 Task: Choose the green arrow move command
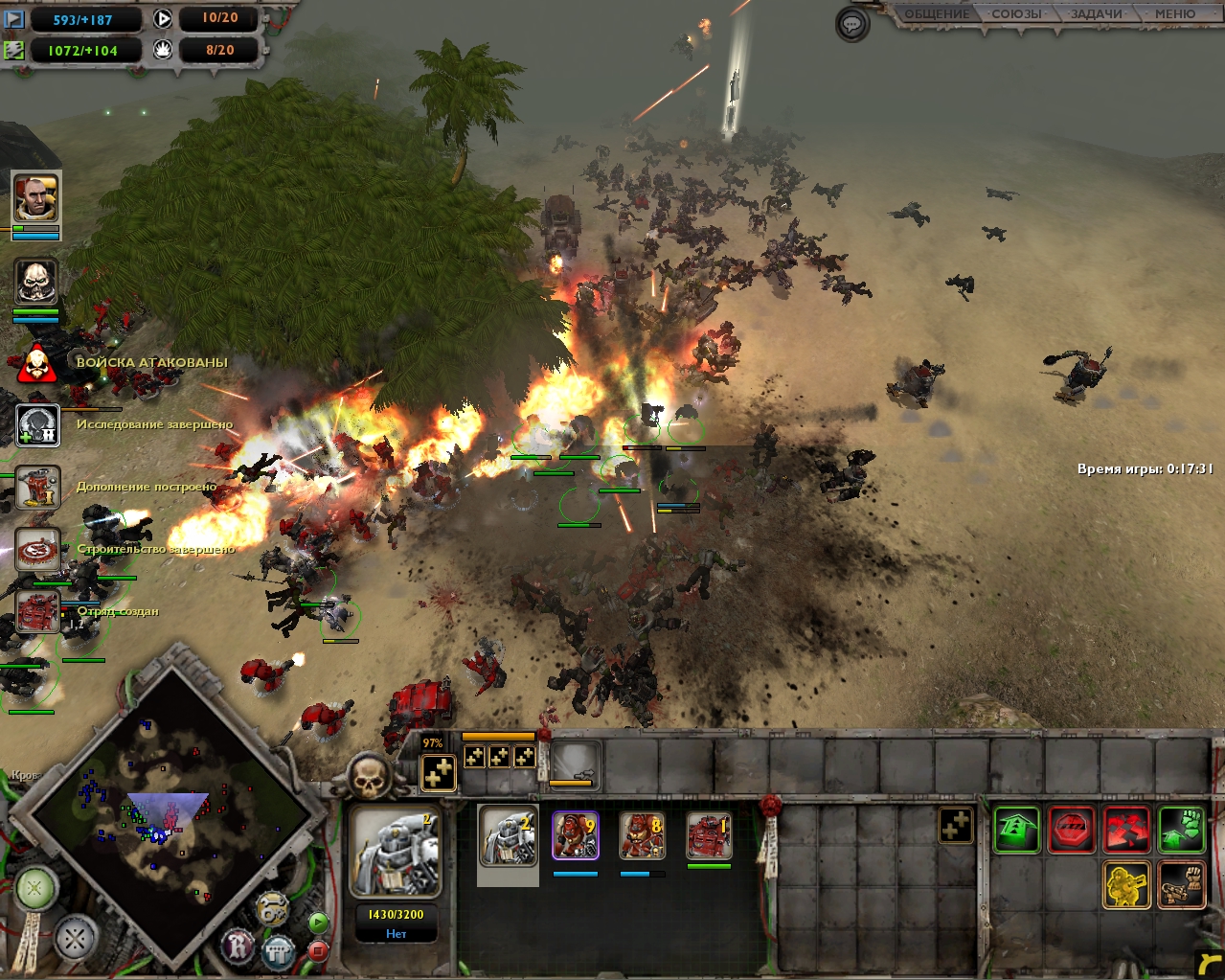tap(1016, 830)
